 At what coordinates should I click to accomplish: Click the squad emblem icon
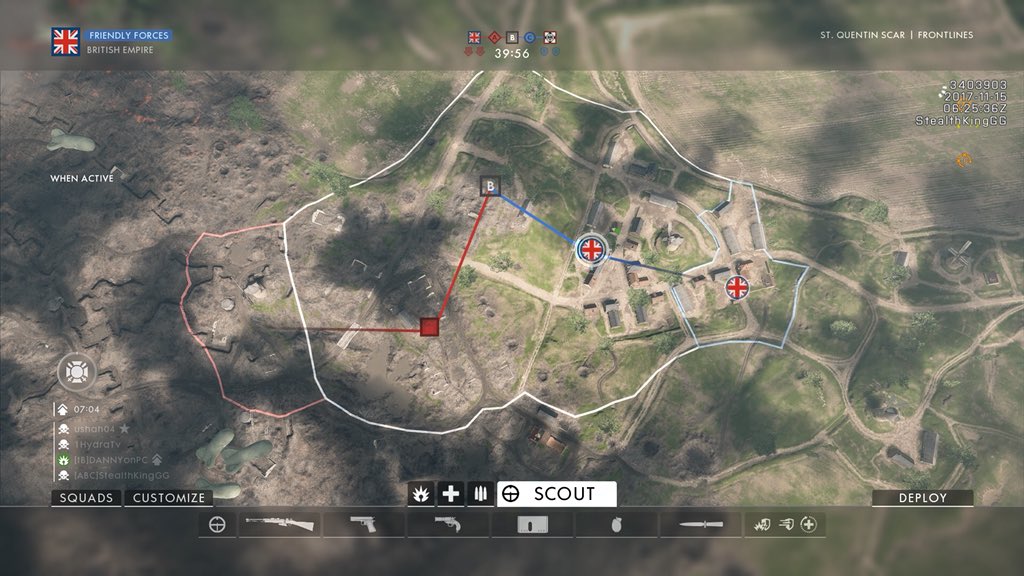click(x=74, y=371)
